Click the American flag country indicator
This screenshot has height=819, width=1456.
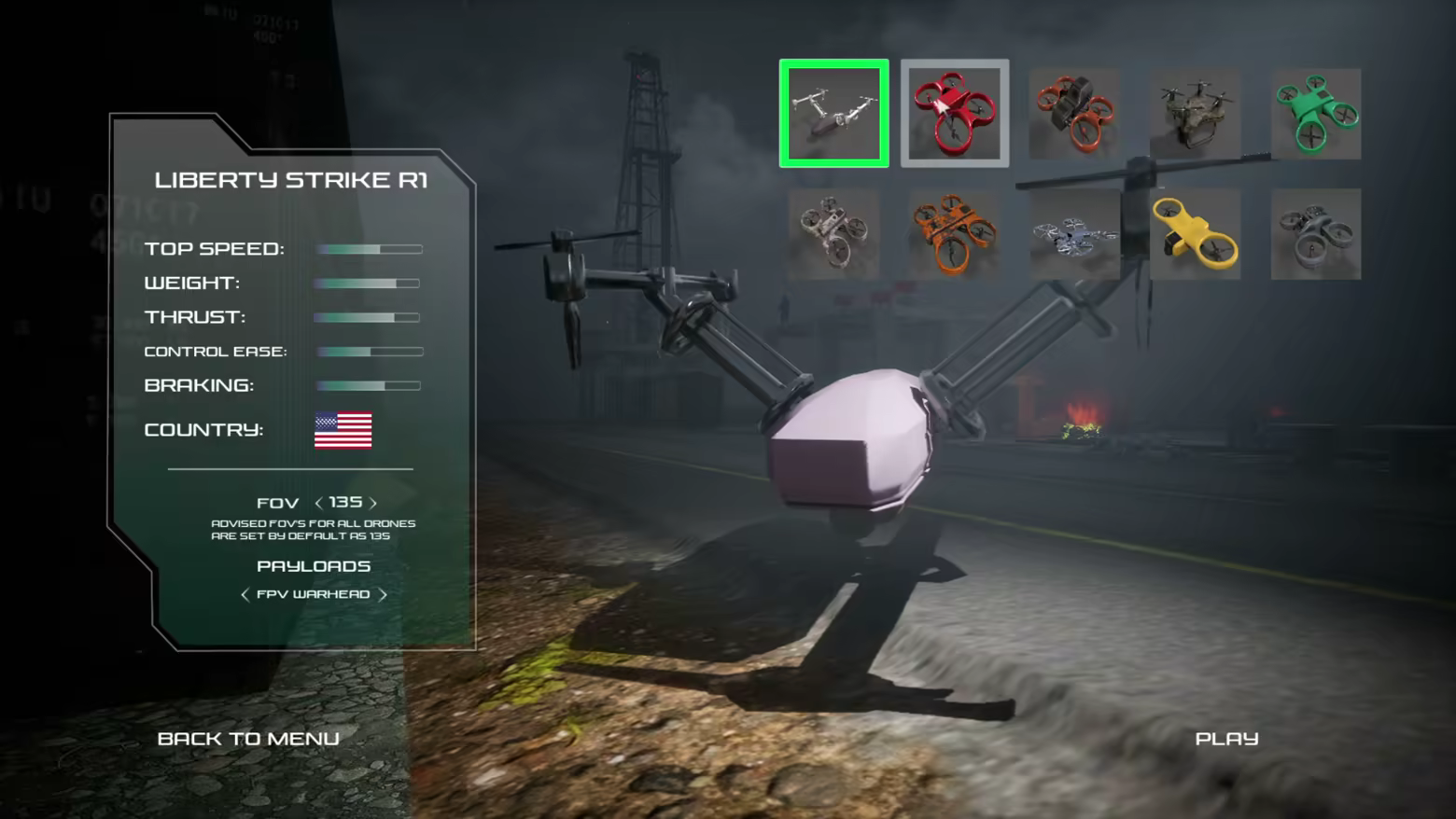click(342, 430)
